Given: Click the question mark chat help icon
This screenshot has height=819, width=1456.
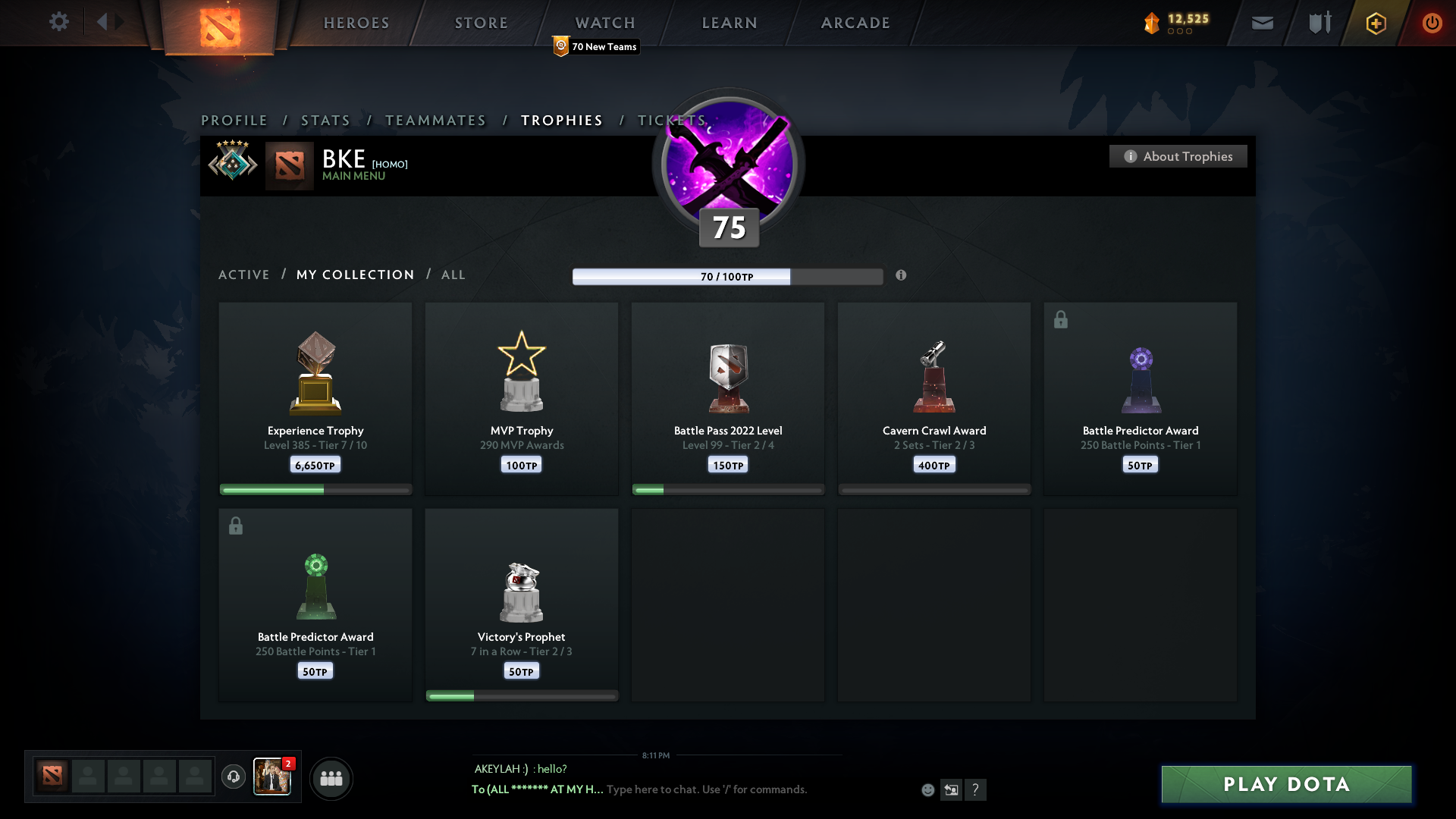Looking at the screenshot, I should pos(977,789).
